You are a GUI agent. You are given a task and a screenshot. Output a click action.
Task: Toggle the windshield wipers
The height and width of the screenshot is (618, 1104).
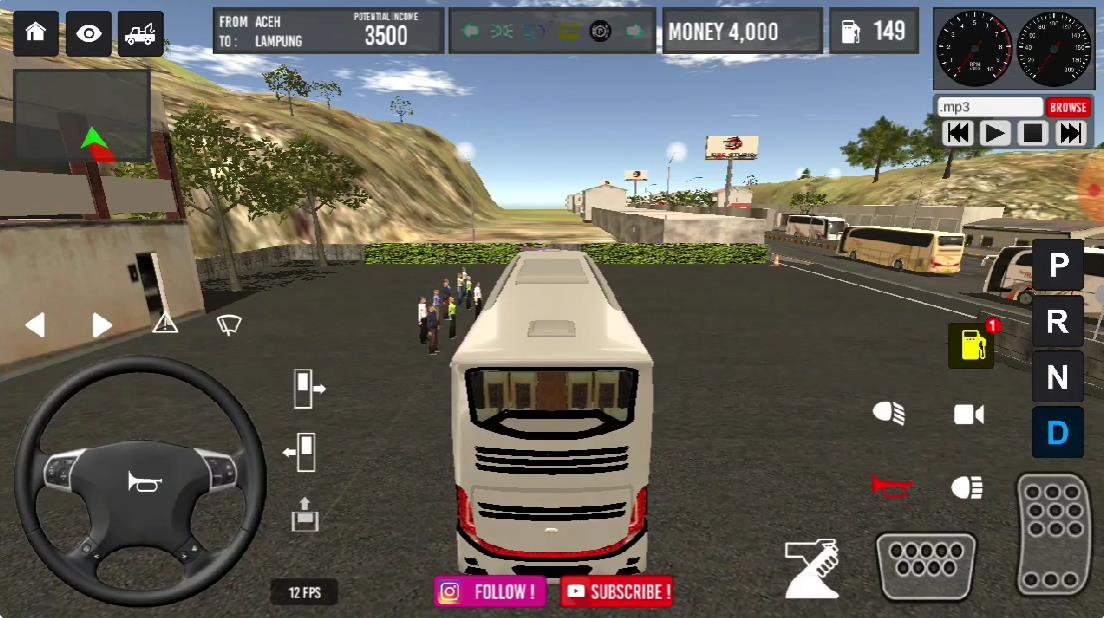[229, 323]
